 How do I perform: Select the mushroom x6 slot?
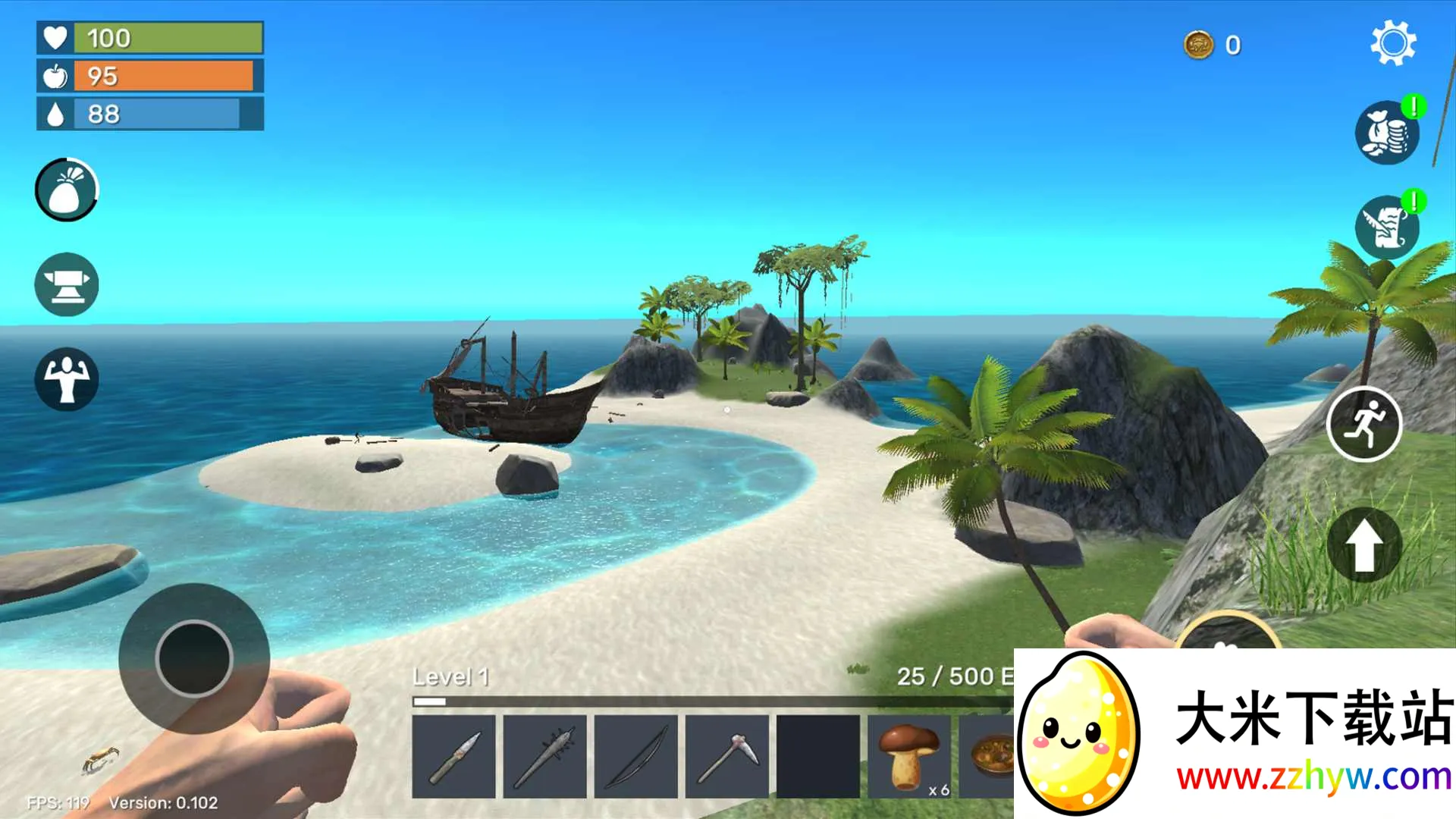point(908,757)
